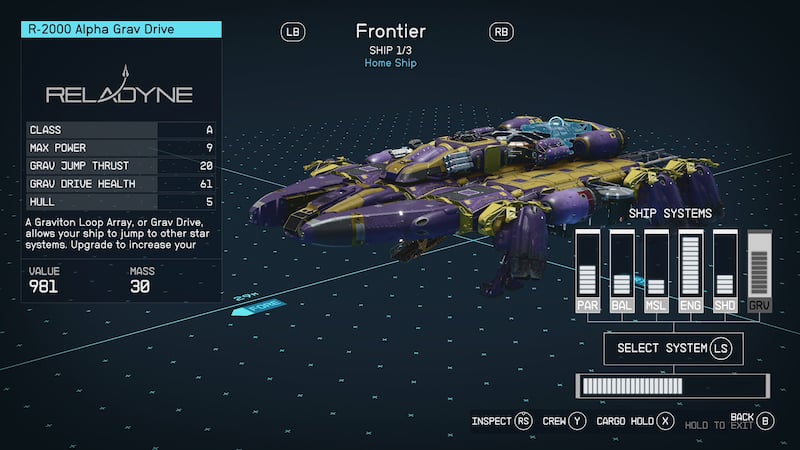Select the Max Power stat row

point(121,148)
